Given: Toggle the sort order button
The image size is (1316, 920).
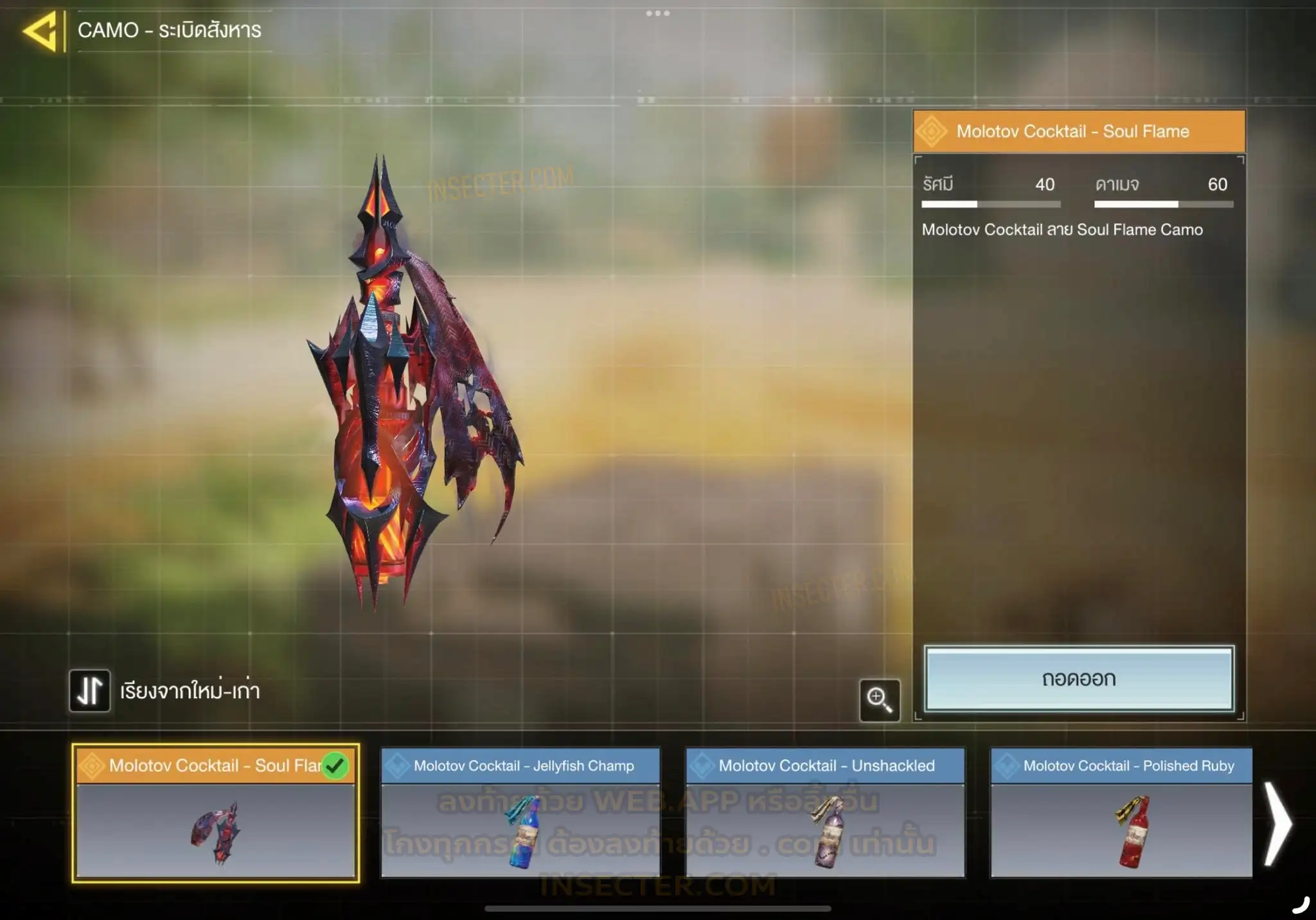Looking at the screenshot, I should pyautogui.click(x=90, y=691).
